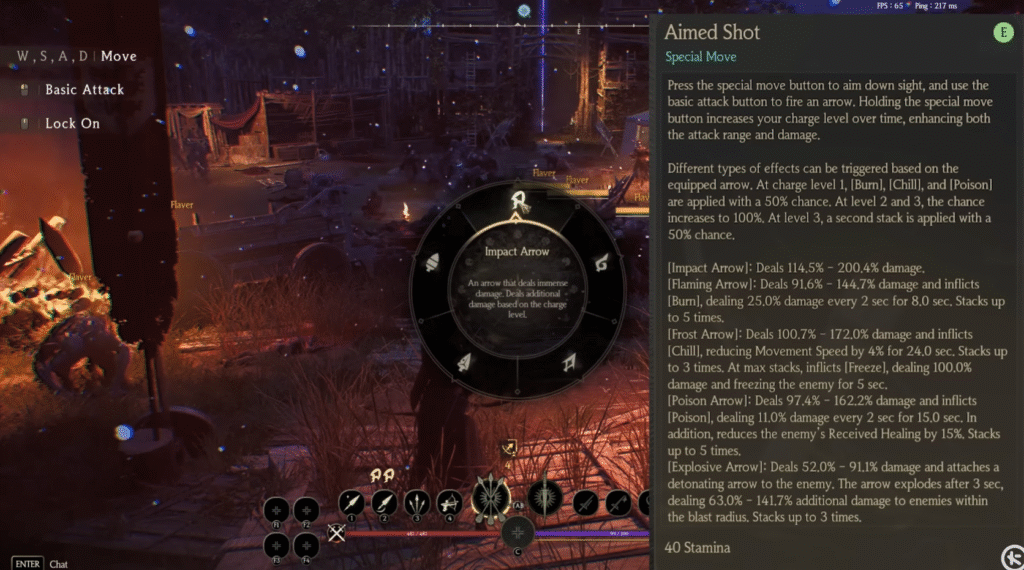Activate the bow shot skill in slot 4
The height and width of the screenshot is (570, 1024).
[x=450, y=502]
